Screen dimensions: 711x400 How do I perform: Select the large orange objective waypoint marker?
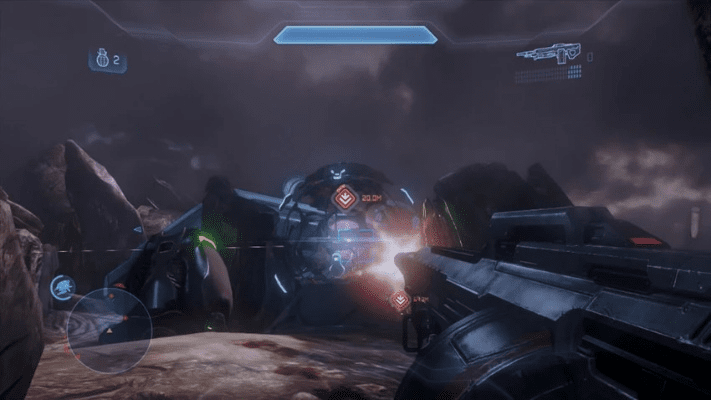[x=345, y=196]
